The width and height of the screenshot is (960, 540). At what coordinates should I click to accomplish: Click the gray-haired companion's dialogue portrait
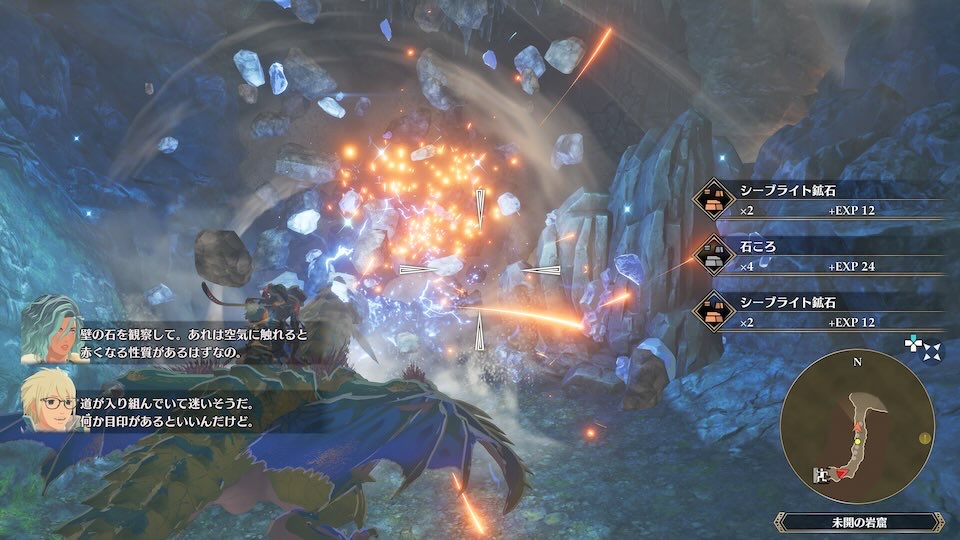click(x=51, y=328)
